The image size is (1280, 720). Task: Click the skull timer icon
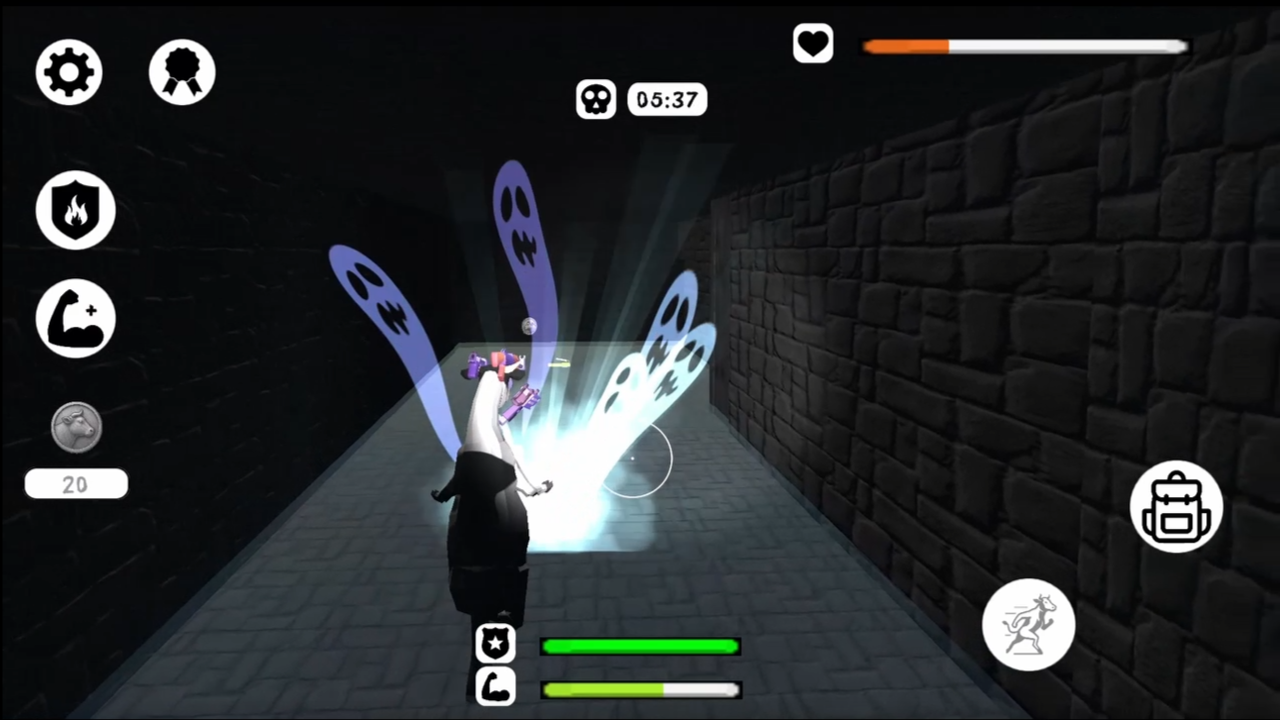[596, 99]
